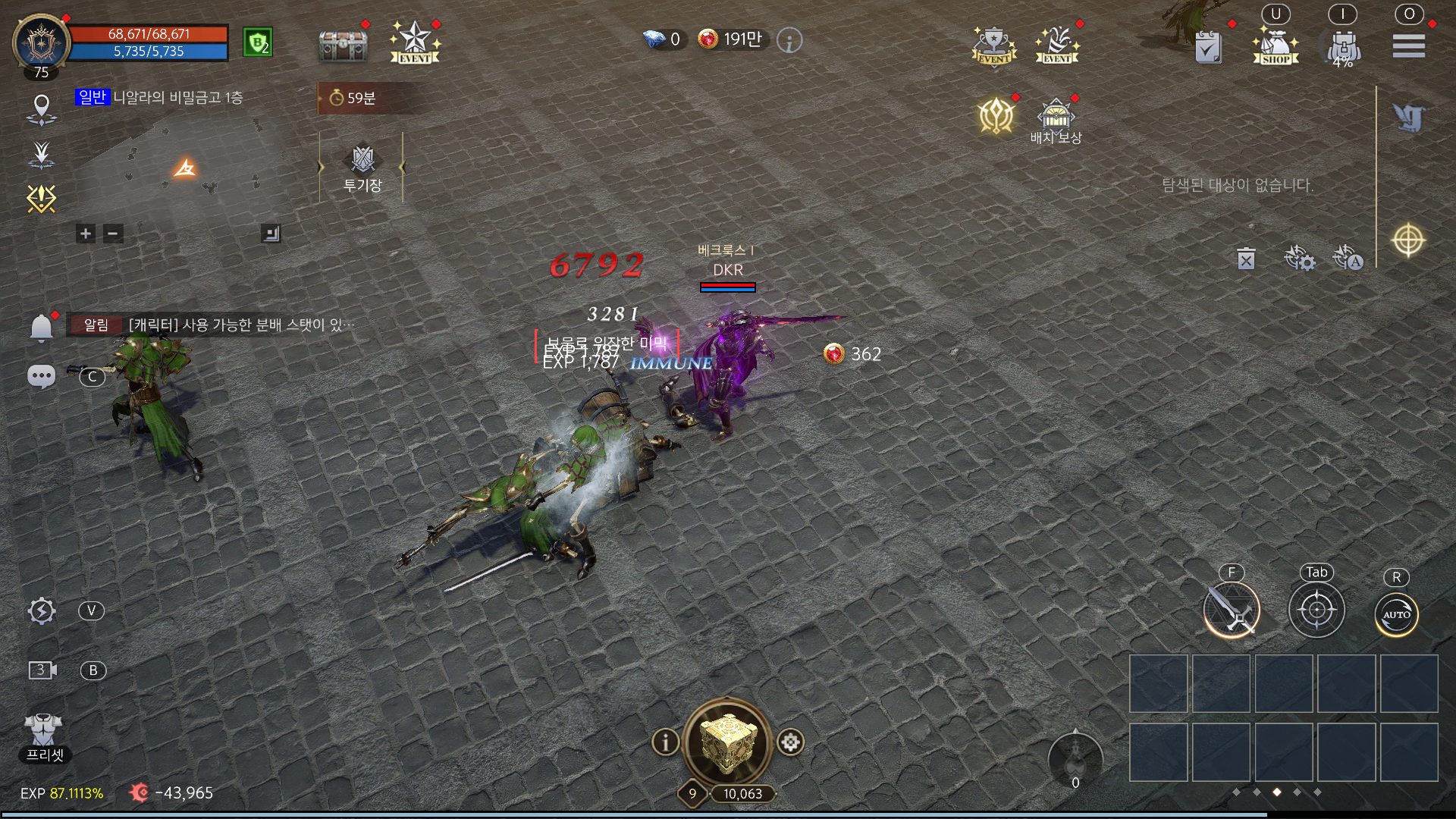Image resolution: width=1456 pixels, height=819 pixels.
Task: Open the chat speech bubble
Action: (41, 376)
